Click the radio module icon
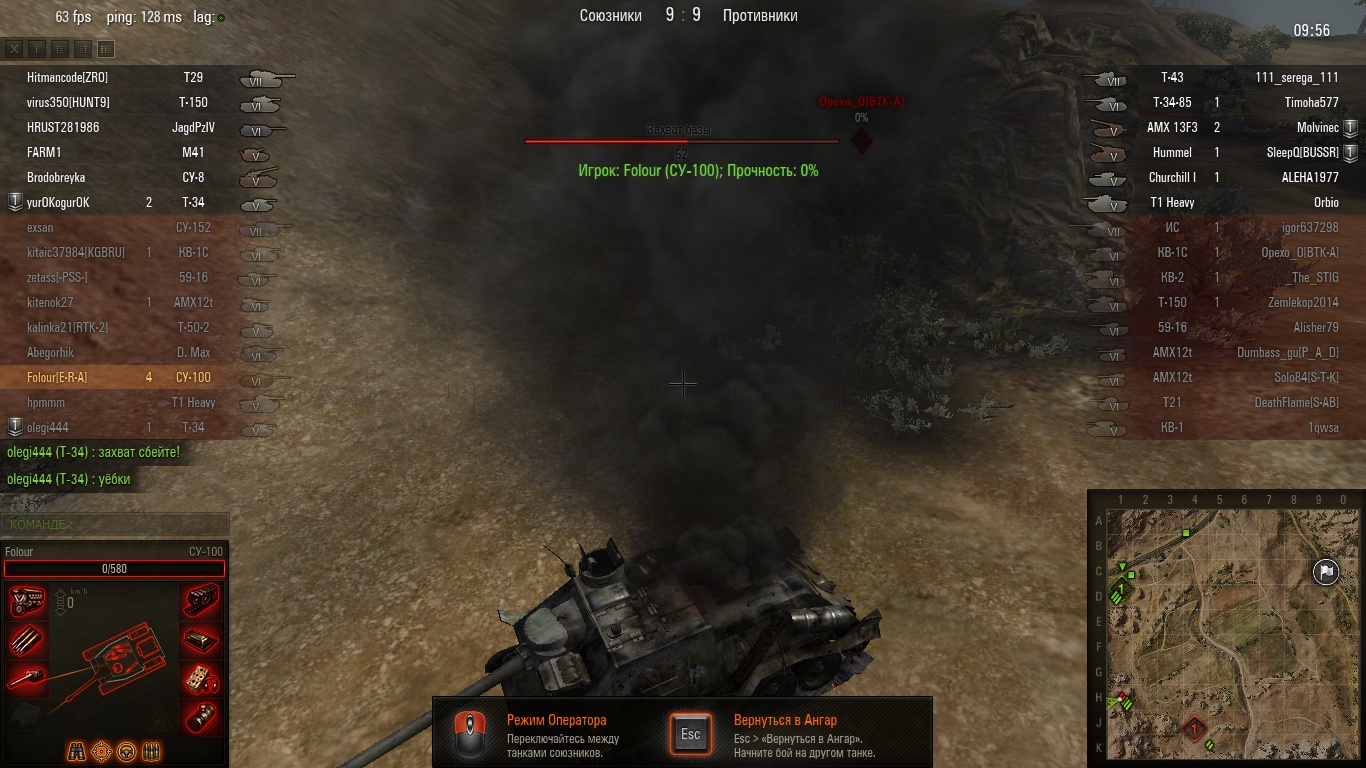Screen dimensions: 1366x768 pos(202,678)
